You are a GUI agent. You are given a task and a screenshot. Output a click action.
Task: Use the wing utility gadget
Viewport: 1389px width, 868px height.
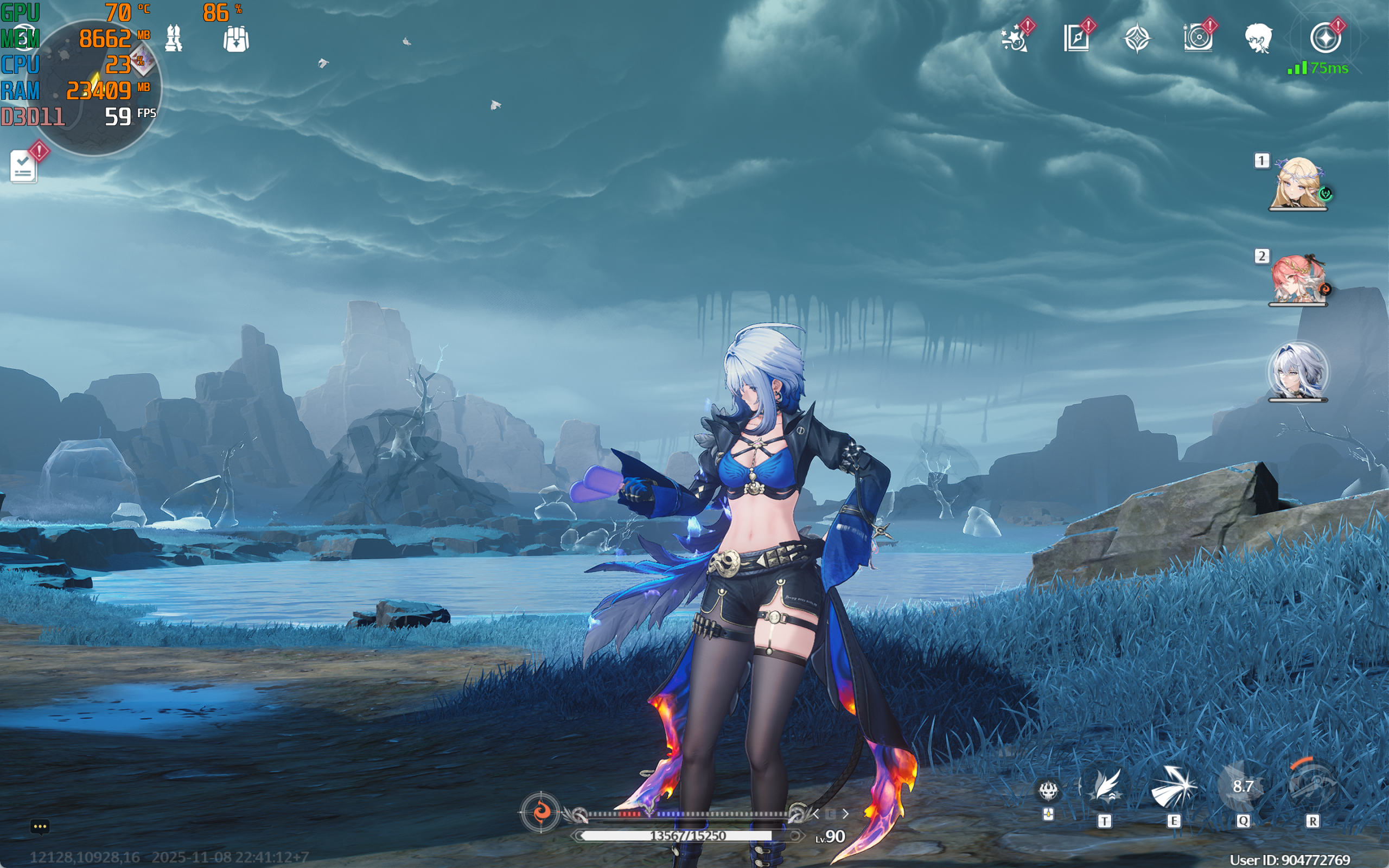pos(1105,788)
